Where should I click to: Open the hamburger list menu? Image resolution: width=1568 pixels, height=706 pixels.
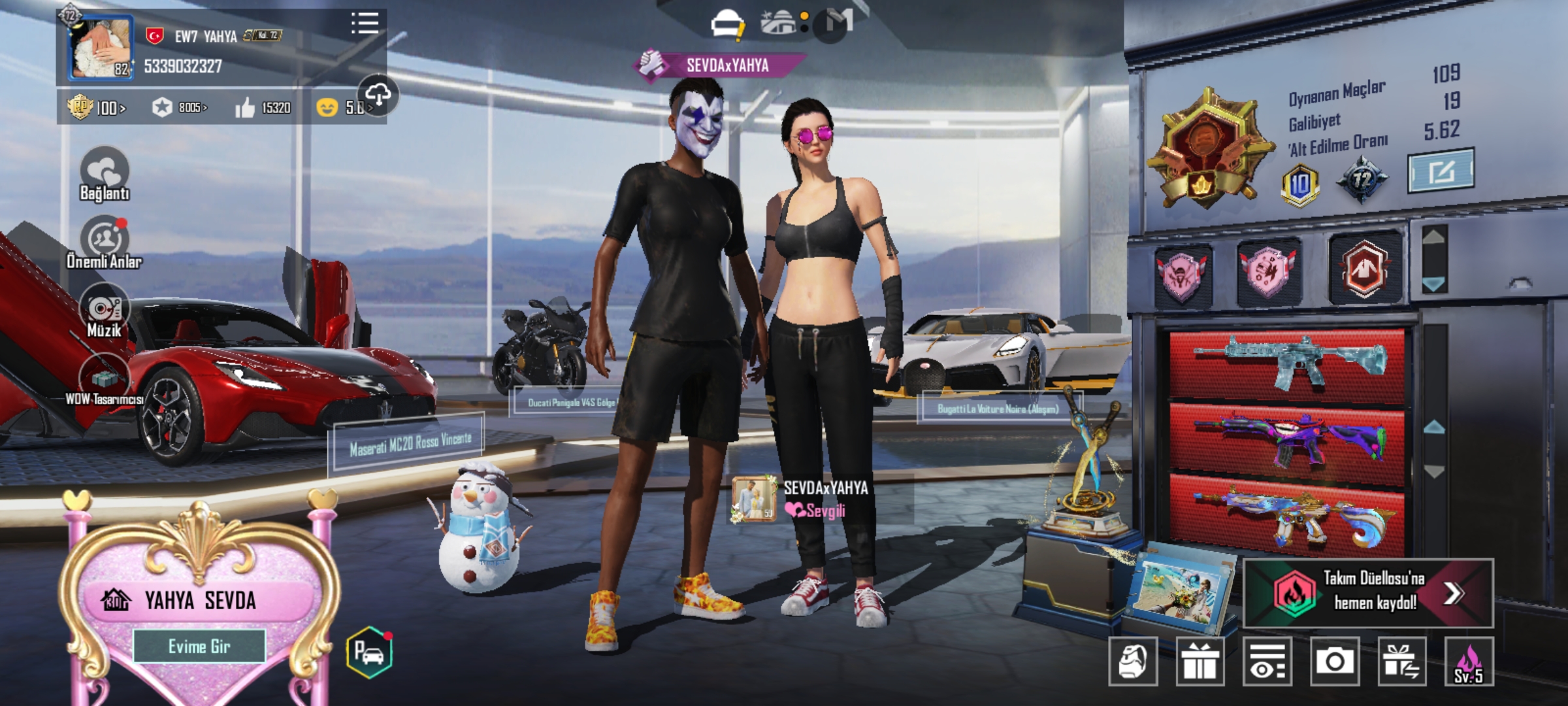tap(365, 24)
